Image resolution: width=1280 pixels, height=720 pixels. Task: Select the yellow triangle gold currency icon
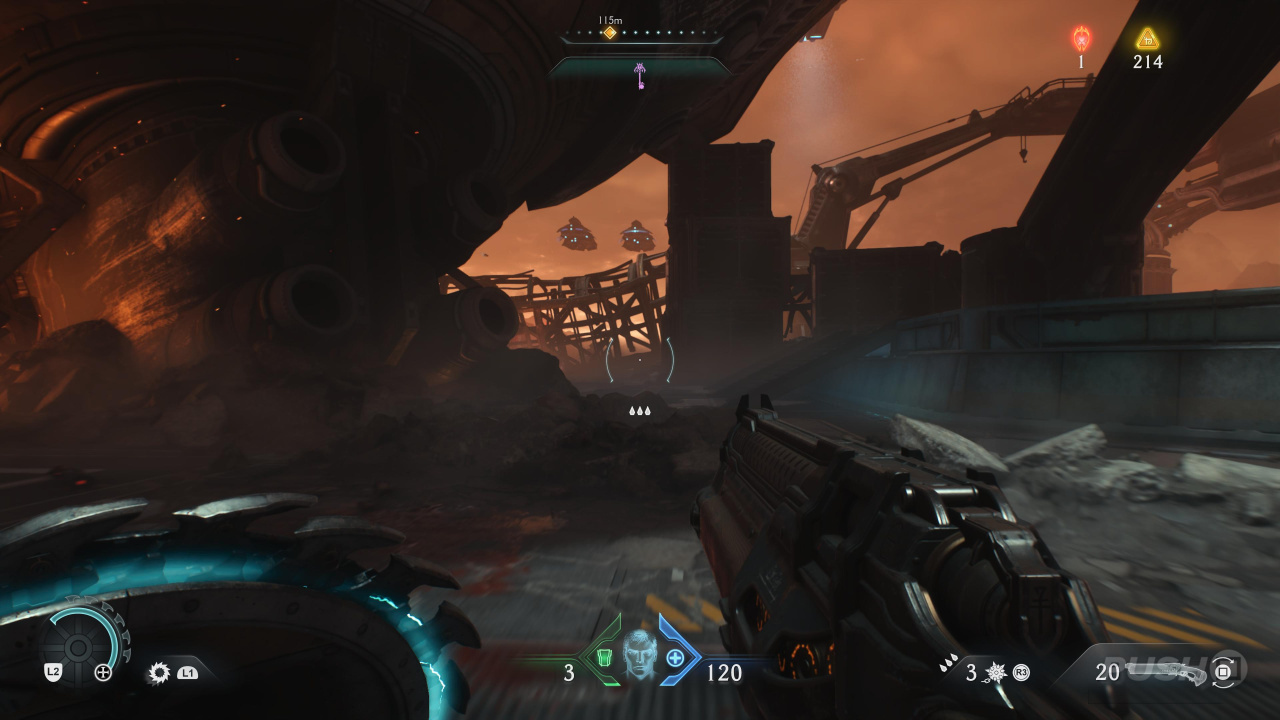pyautogui.click(x=1147, y=39)
